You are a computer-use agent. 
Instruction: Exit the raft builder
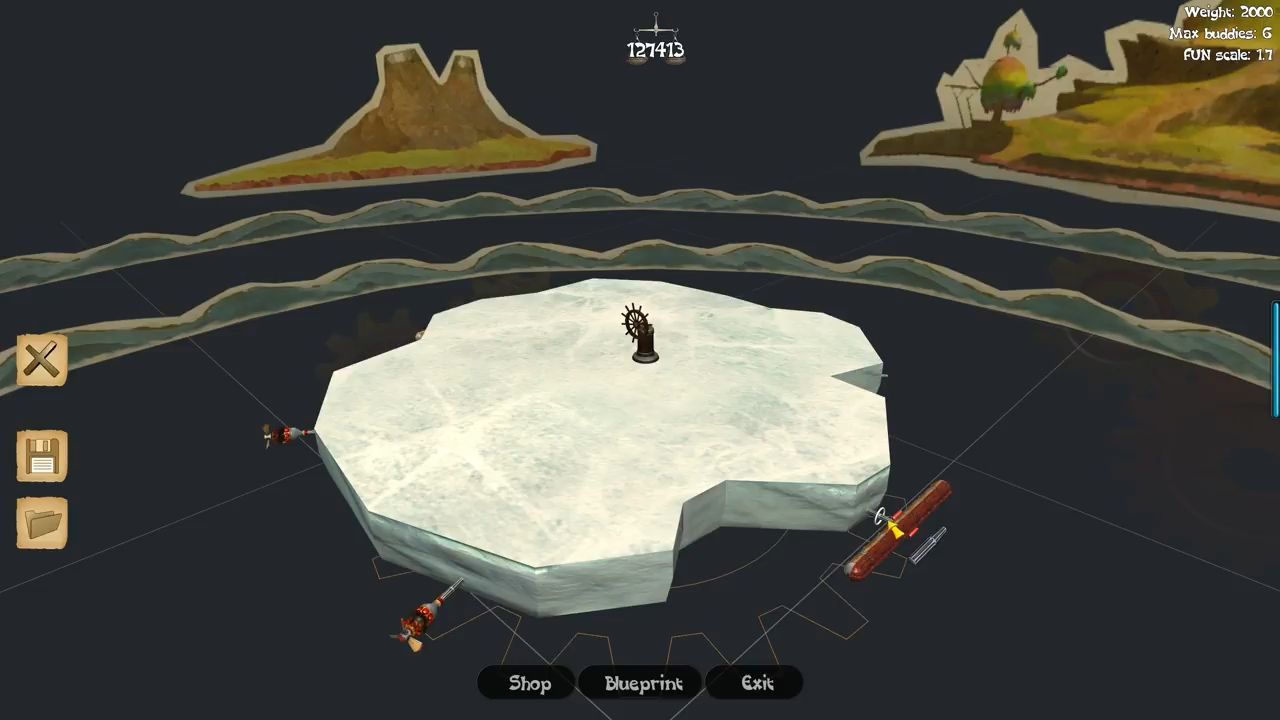click(757, 683)
